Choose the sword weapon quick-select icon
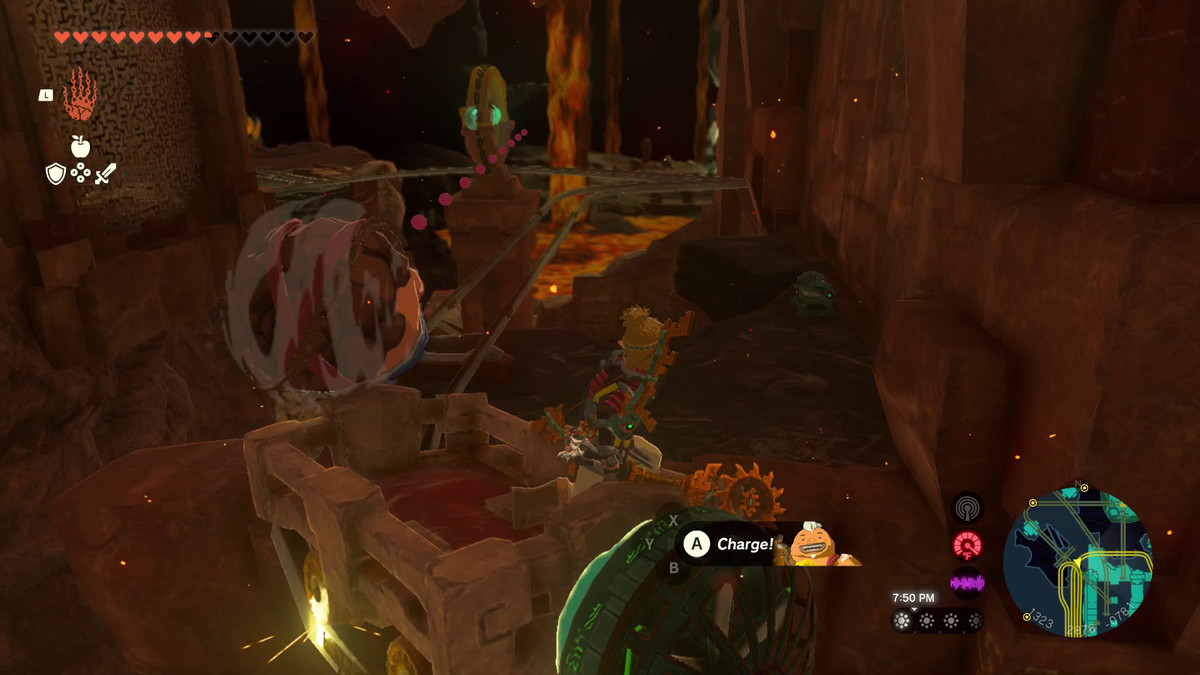This screenshot has width=1200, height=675. coord(105,173)
